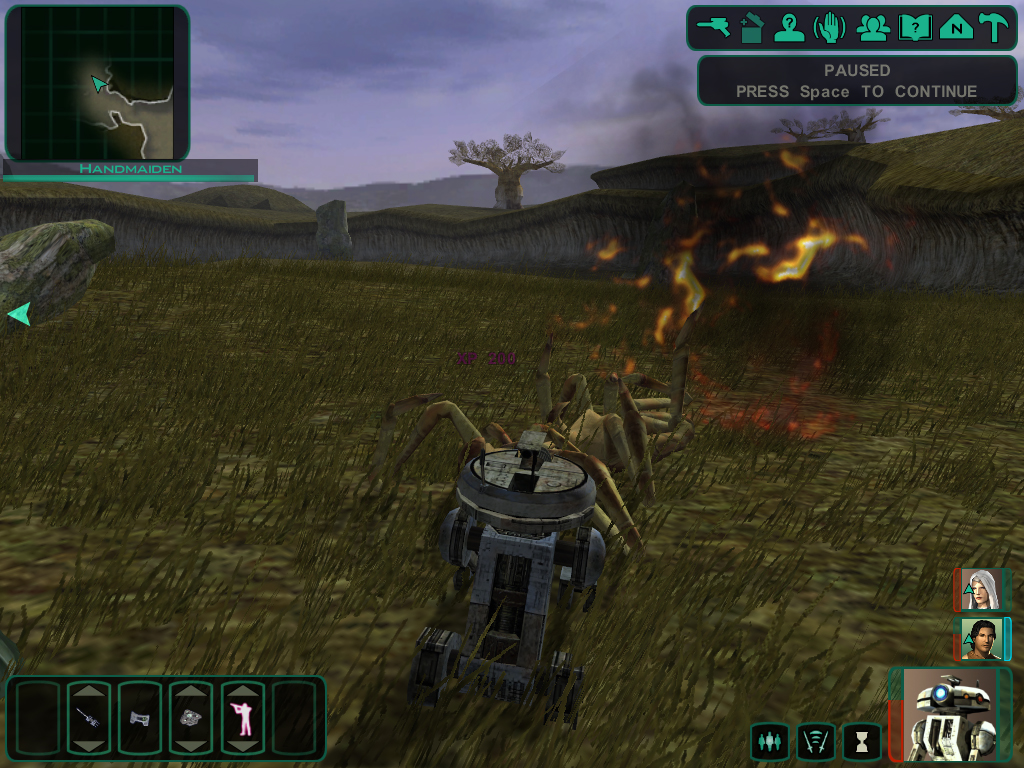Image resolution: width=1024 pixels, height=768 pixels.
Task: Click the hourglass pause button
Action: pos(861,741)
